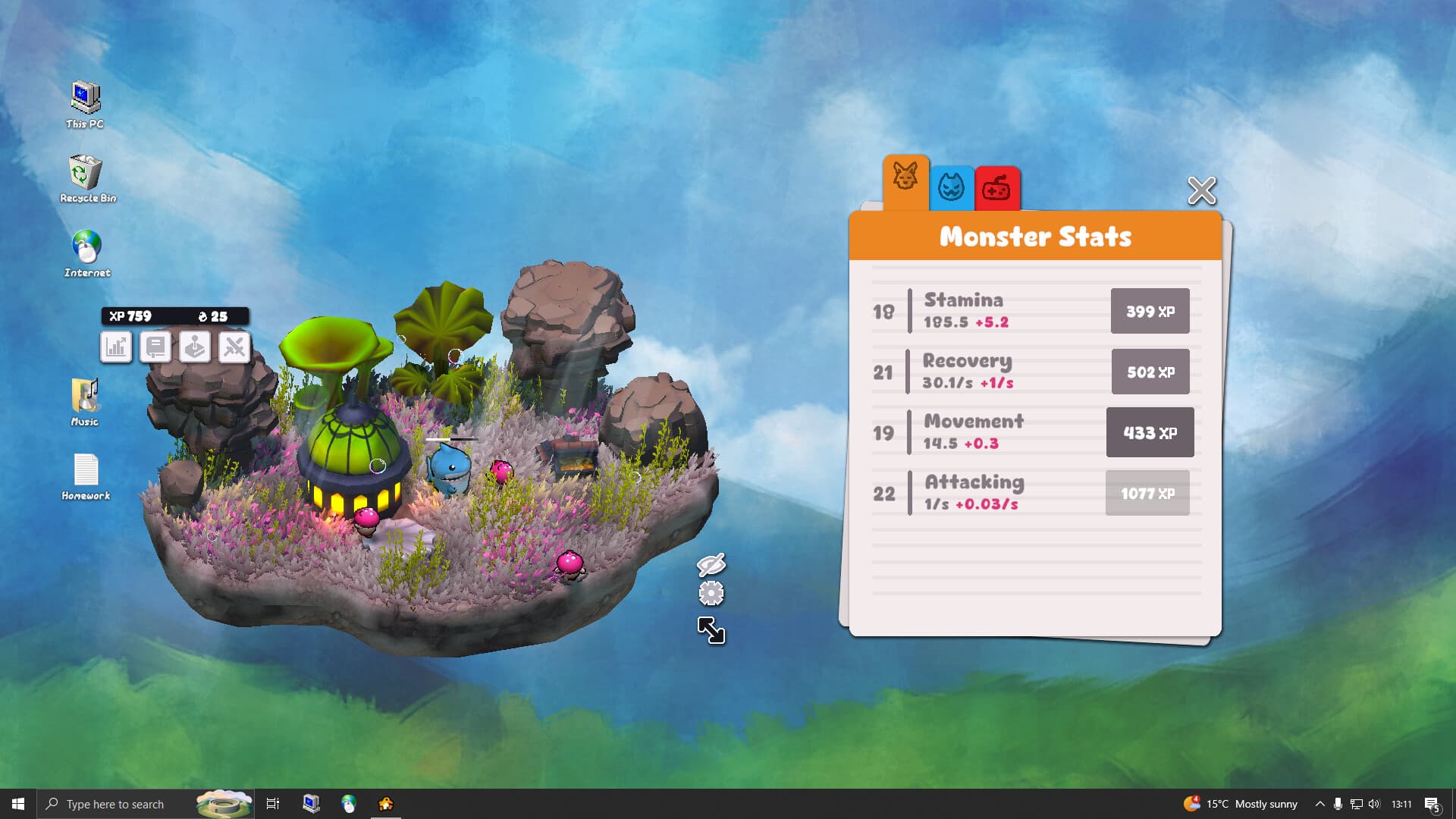Click the resize arrows icon below the gear

click(710, 631)
